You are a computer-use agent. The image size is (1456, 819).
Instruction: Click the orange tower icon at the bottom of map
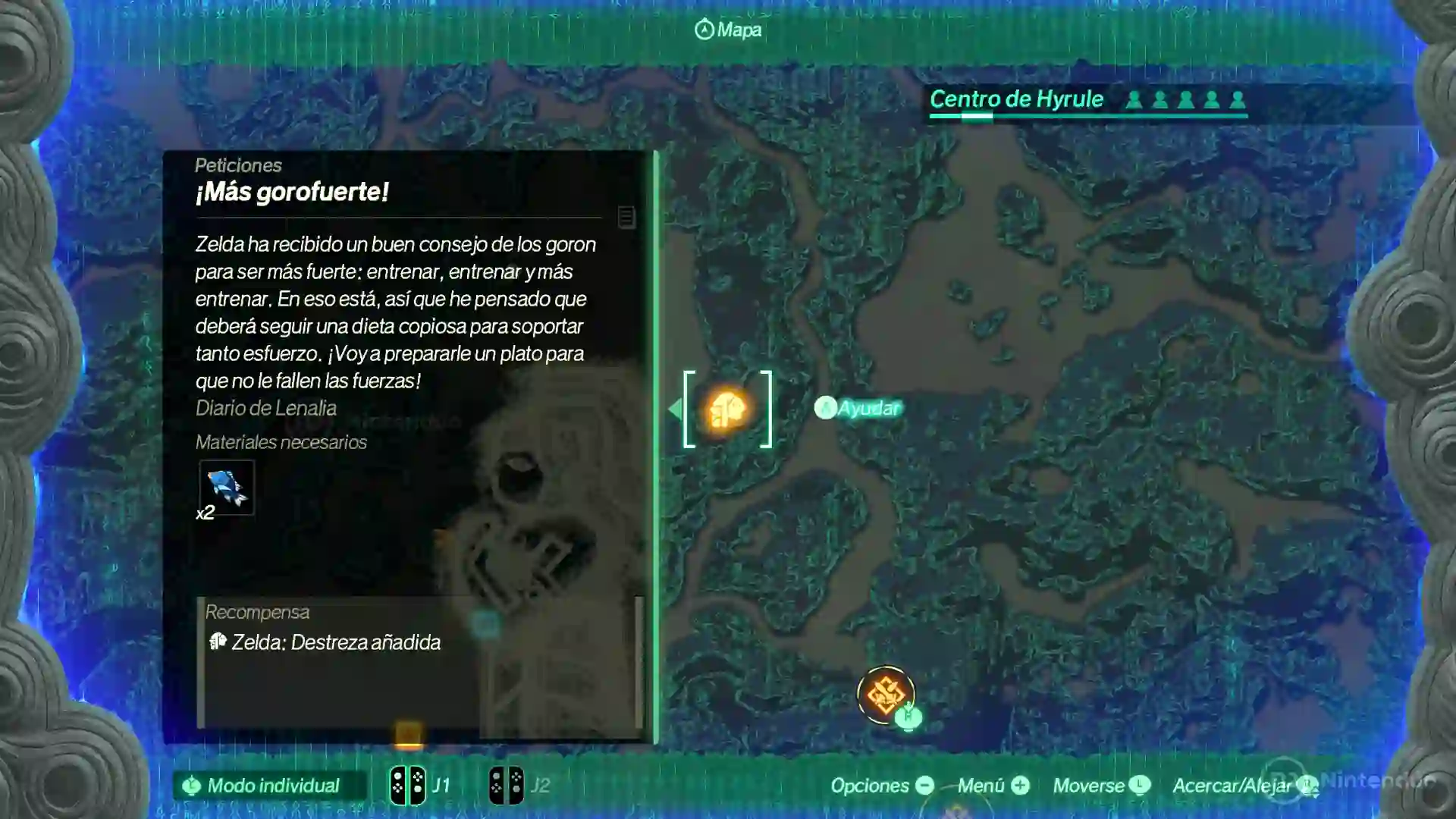886,695
